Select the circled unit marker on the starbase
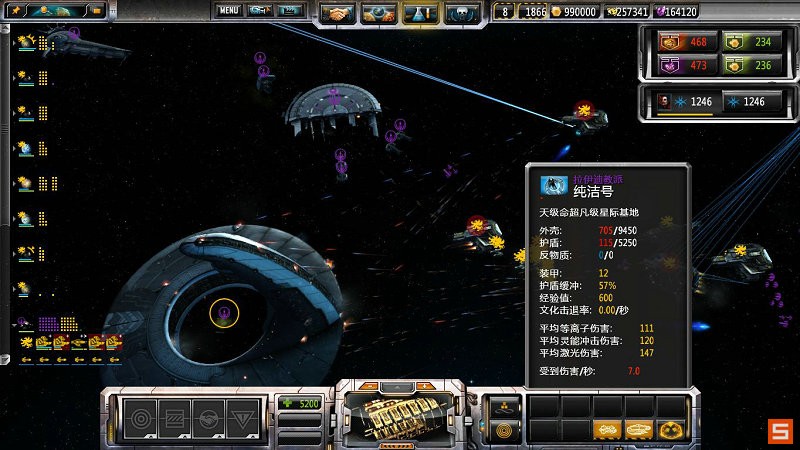 coord(224,312)
